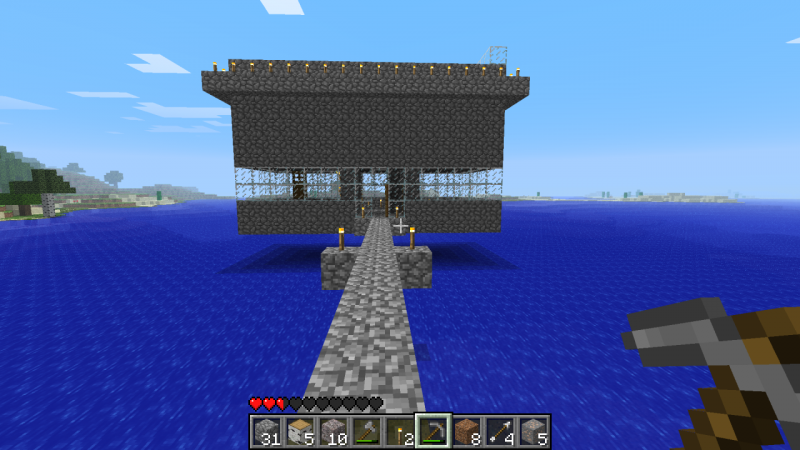Equip the stone axe from the hotbar
This screenshot has width=800, height=450.
(x=366, y=431)
